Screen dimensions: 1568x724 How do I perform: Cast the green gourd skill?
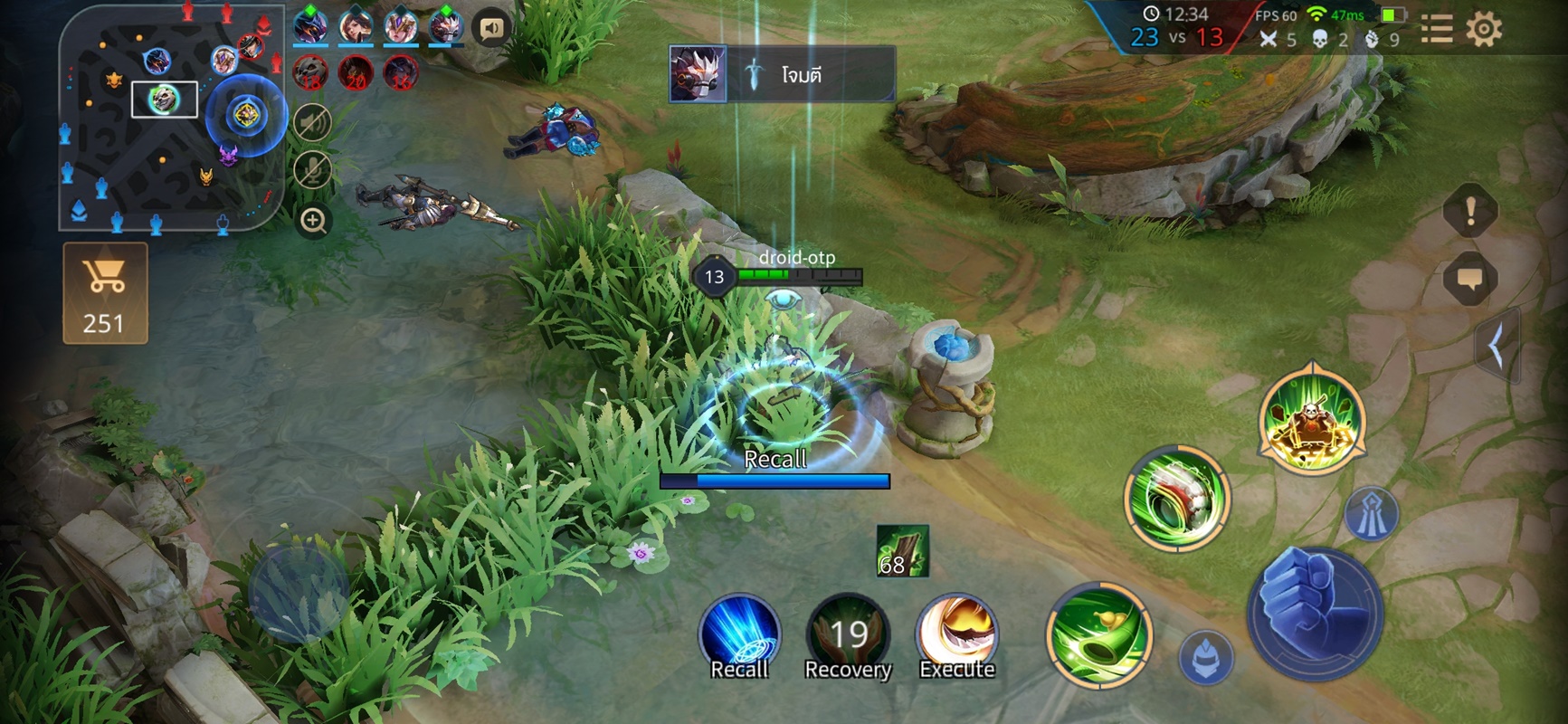tap(1098, 634)
